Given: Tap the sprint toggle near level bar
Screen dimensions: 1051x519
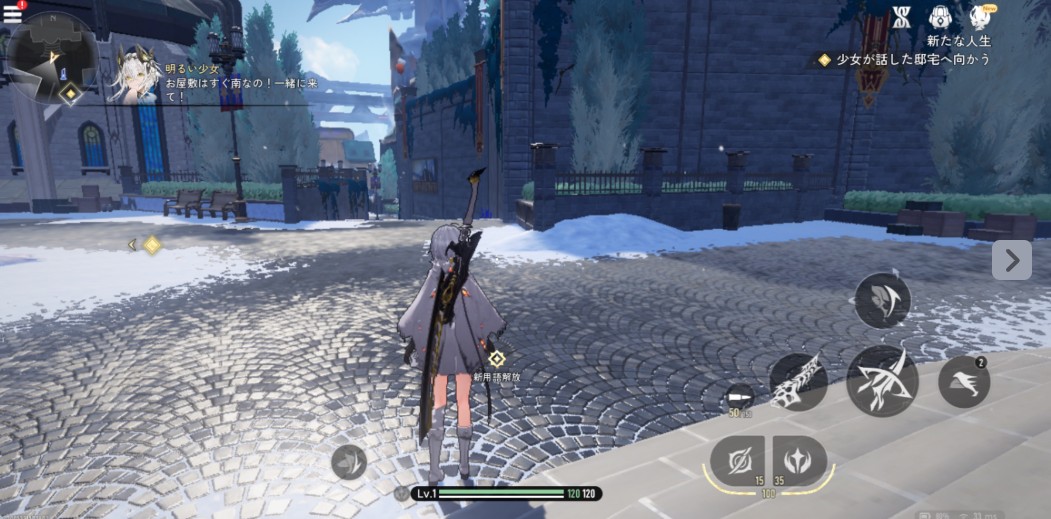Looking at the screenshot, I should pyautogui.click(x=349, y=462).
